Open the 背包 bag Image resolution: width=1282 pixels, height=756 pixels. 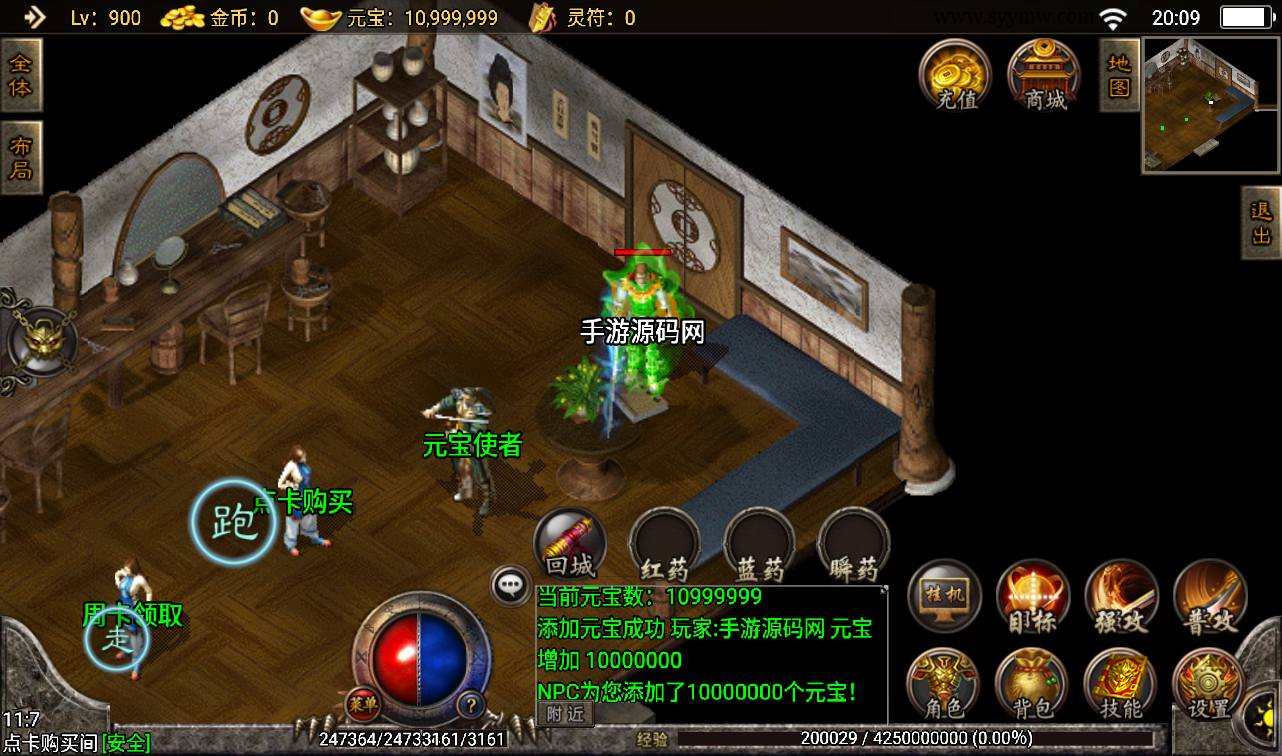[x=1032, y=685]
